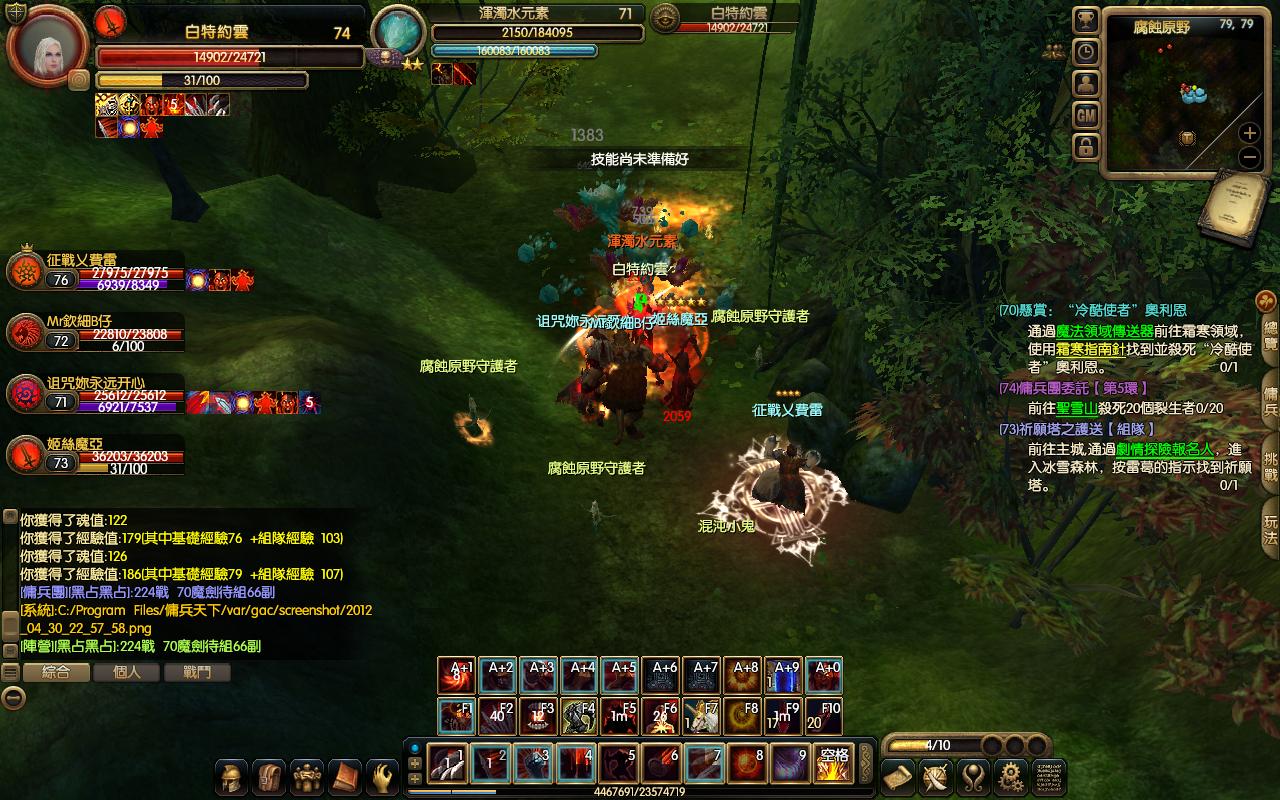Zoom out the minimap with minus
Screen dimensions: 1280x800
[1249, 157]
